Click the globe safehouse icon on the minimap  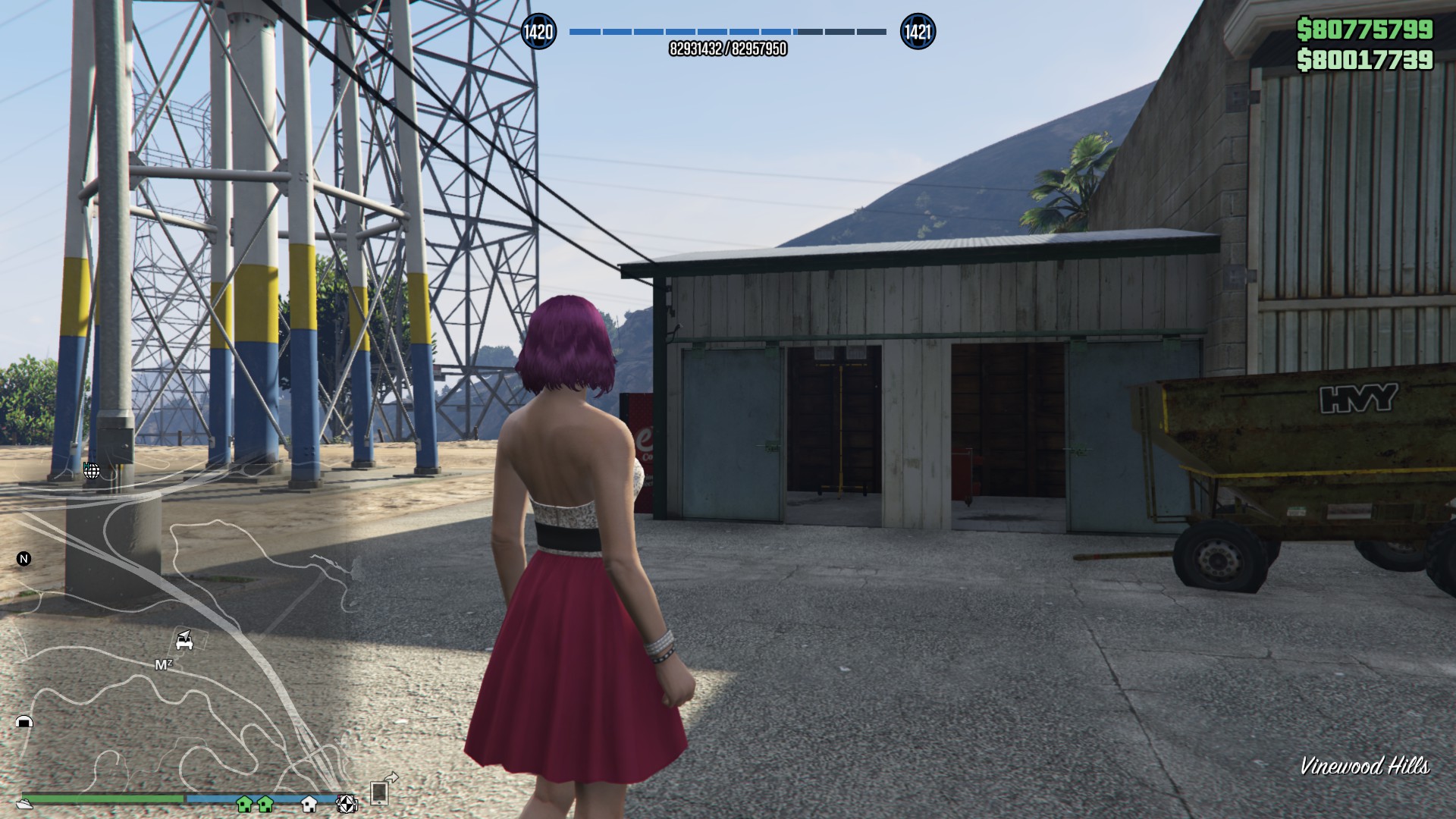tap(92, 472)
